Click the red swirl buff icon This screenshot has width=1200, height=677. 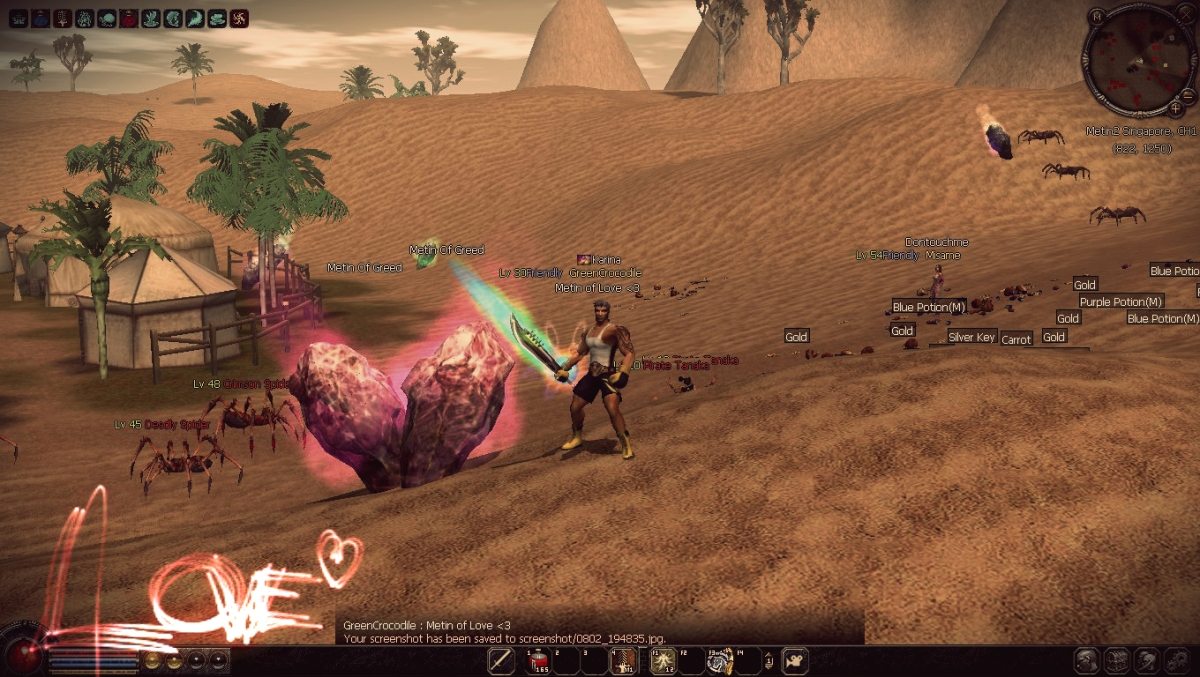[240, 18]
